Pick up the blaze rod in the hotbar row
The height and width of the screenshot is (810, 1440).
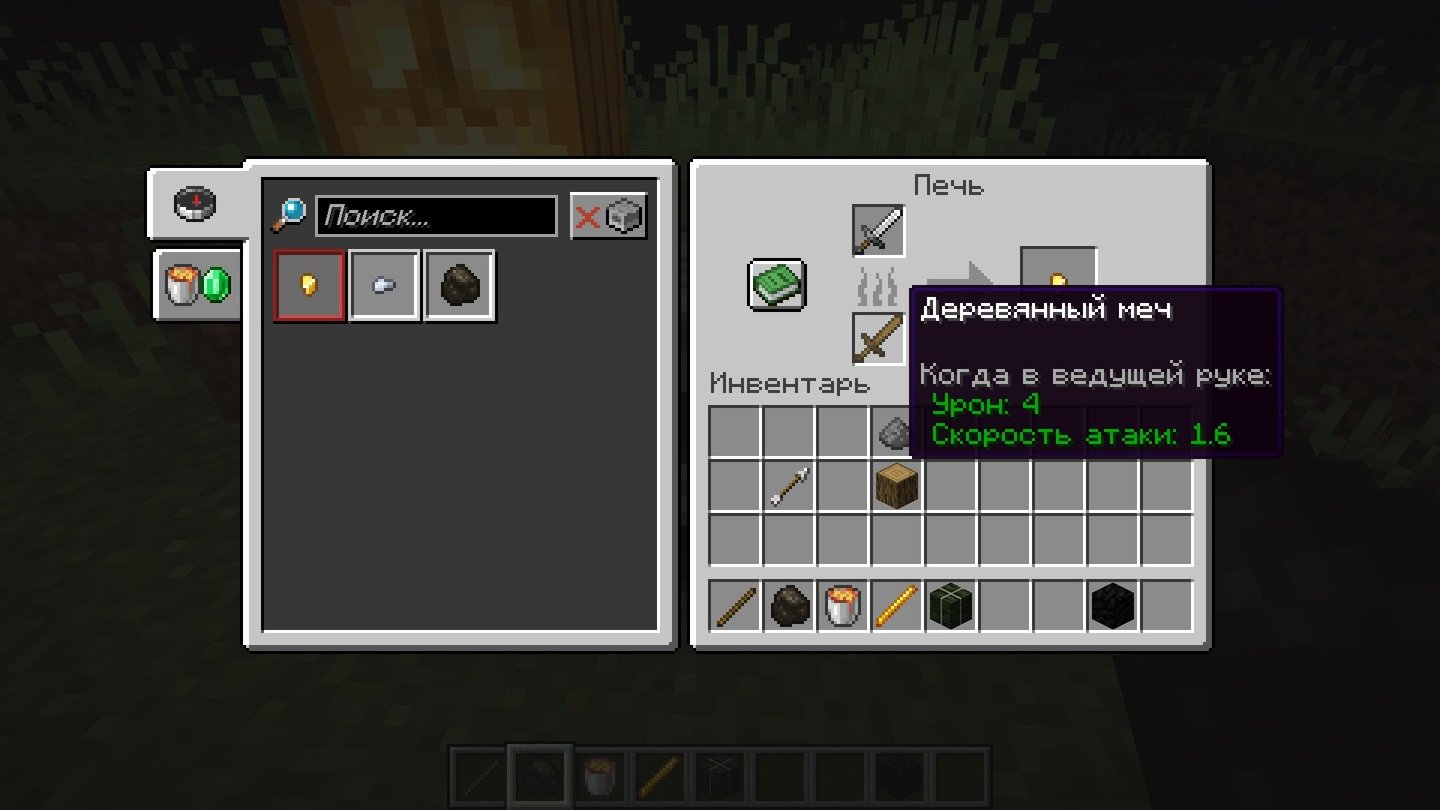(897, 606)
